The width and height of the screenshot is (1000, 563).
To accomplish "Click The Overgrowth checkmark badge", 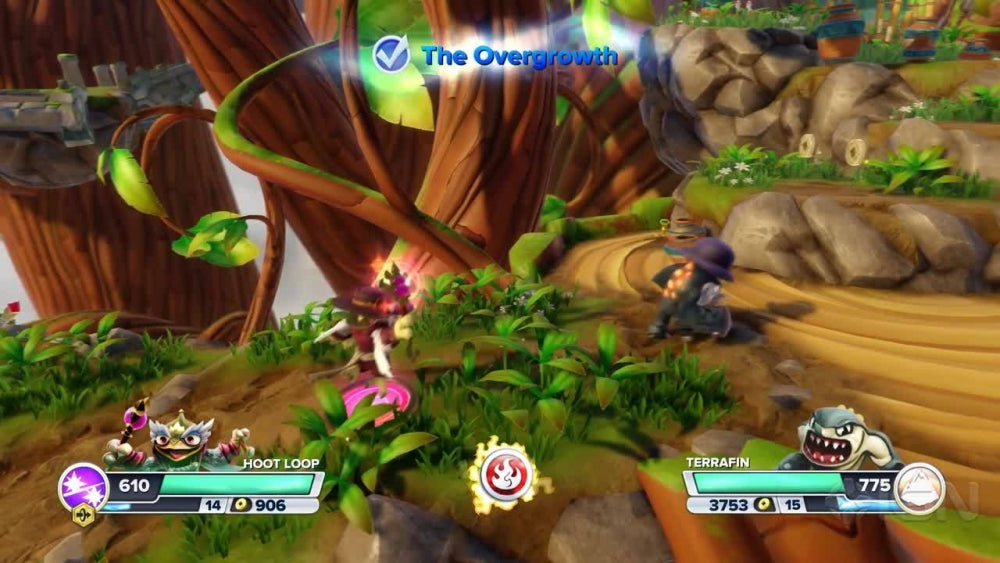I will click(391, 54).
